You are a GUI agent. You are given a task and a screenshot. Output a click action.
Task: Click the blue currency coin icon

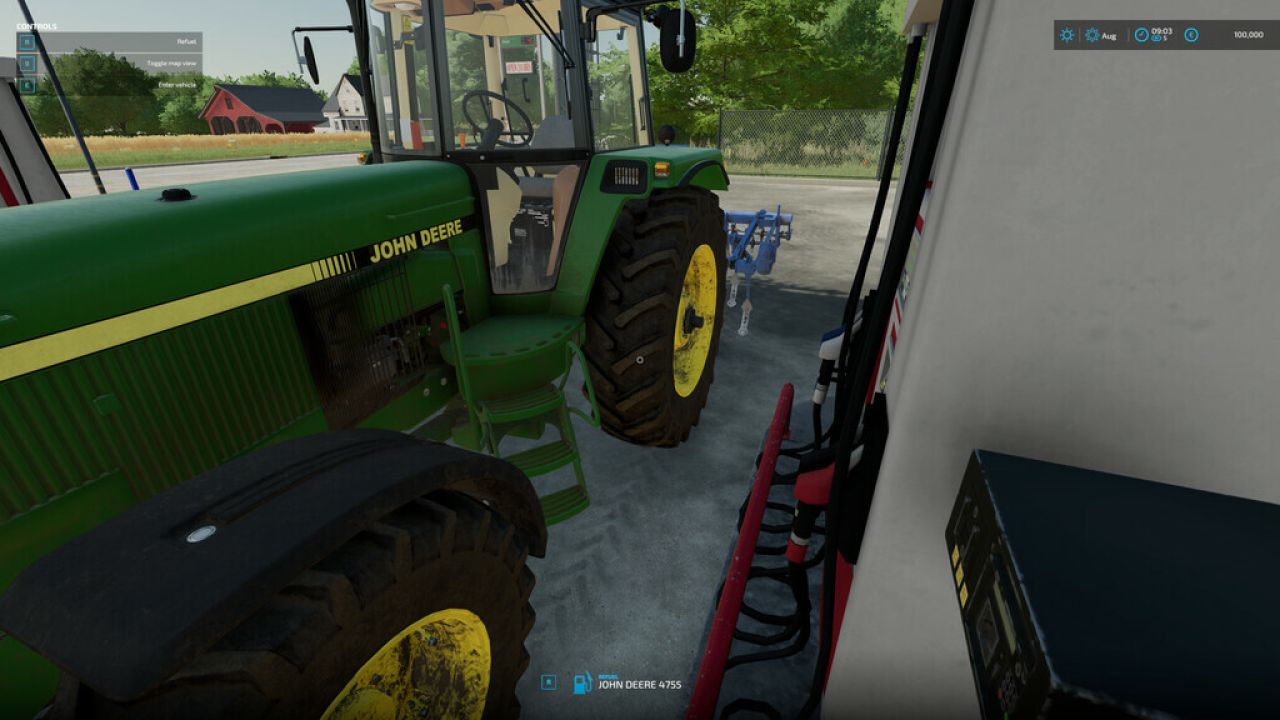tap(1191, 35)
